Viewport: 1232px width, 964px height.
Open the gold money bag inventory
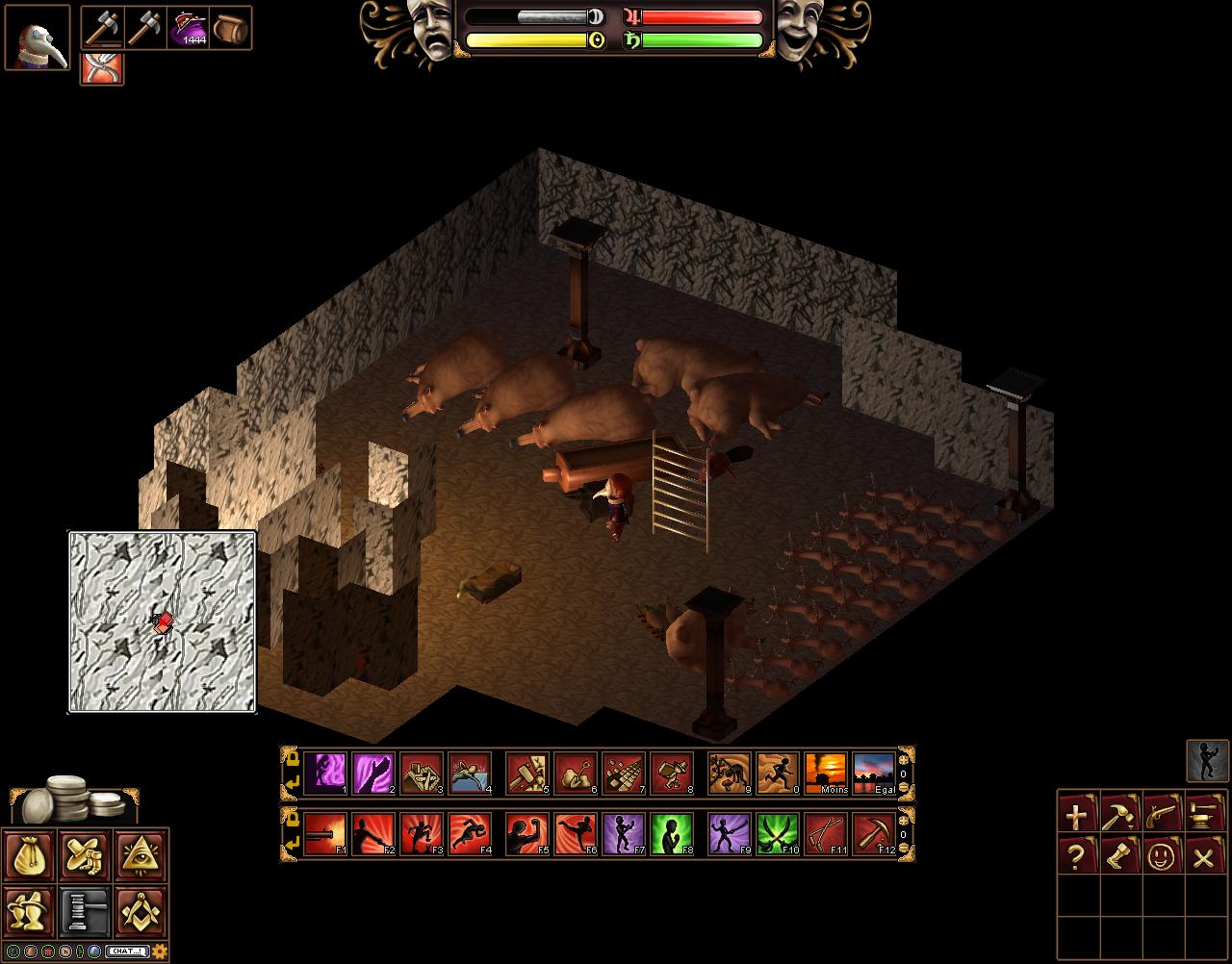pyautogui.click(x=28, y=854)
